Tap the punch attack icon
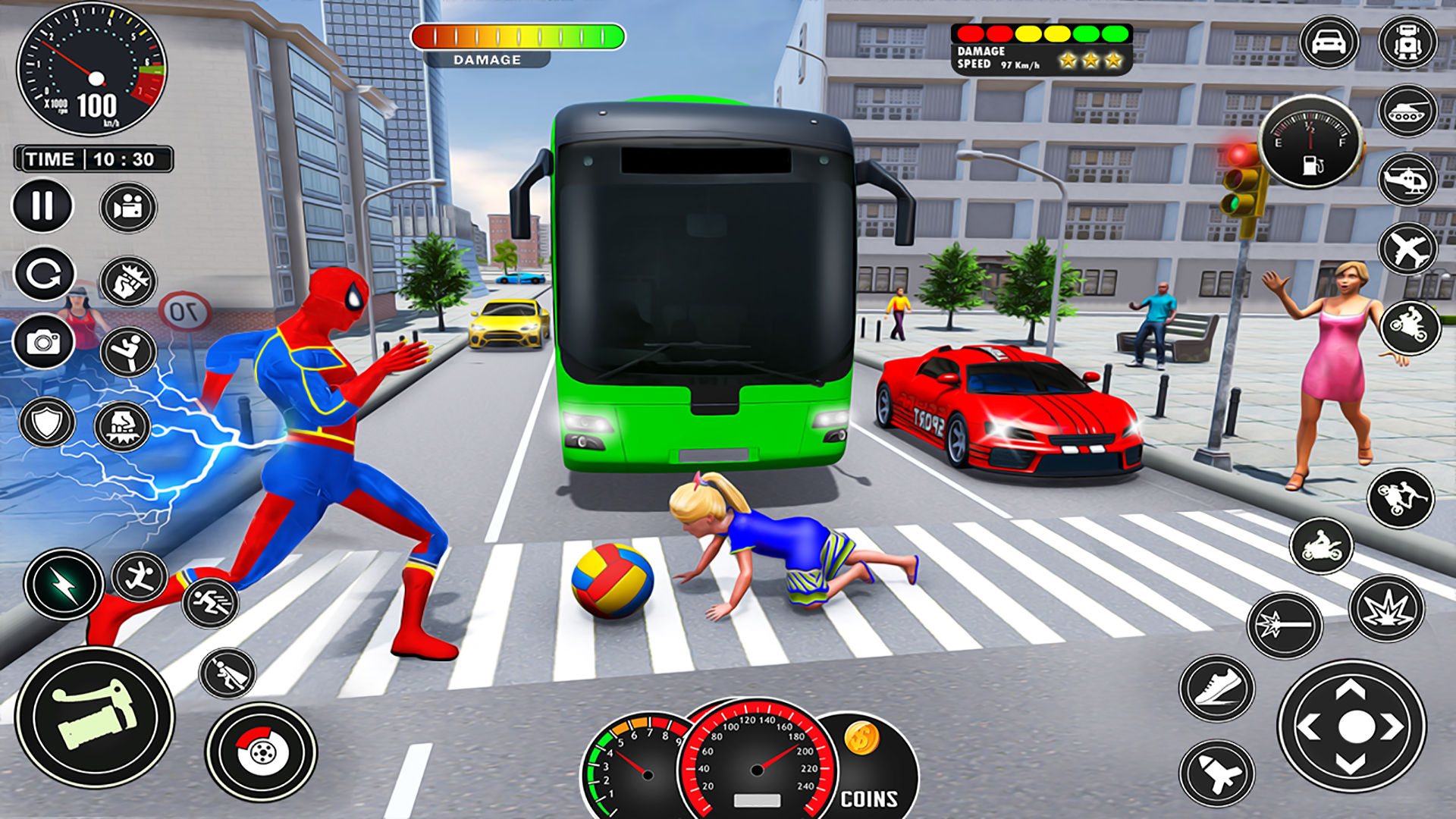1456x819 pixels. (x=127, y=282)
